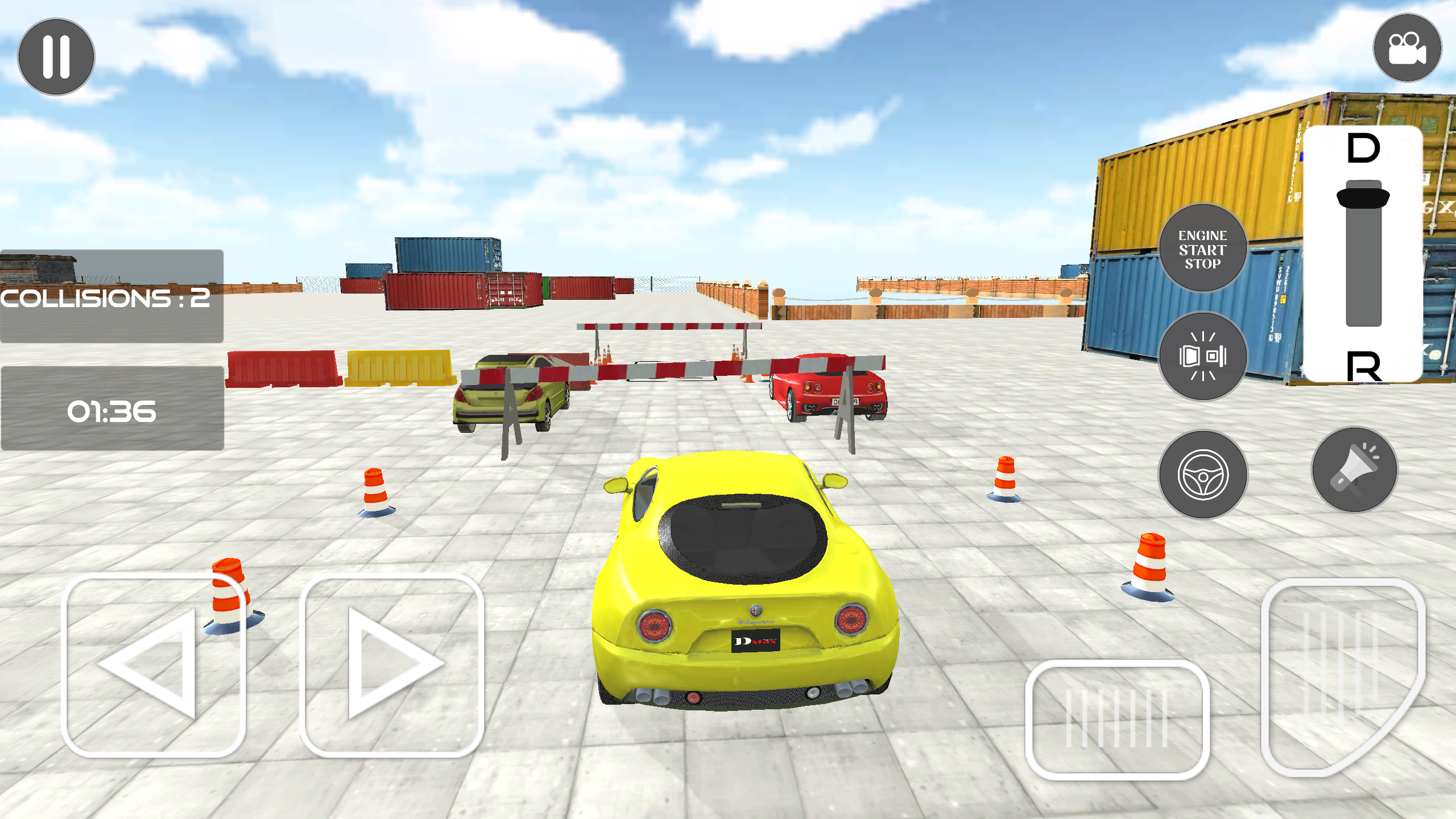This screenshot has width=1456, height=819.
Task: Toggle the engine on or off
Action: 1203,247
